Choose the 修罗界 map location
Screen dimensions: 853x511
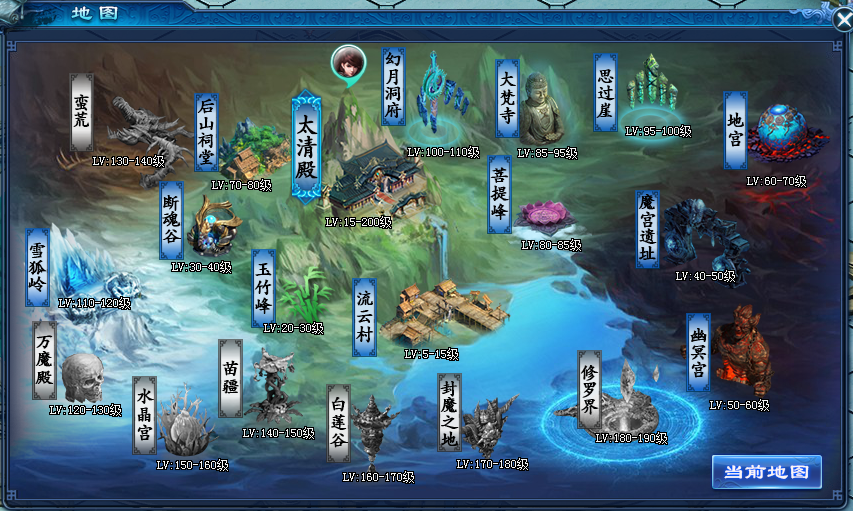click(625, 398)
